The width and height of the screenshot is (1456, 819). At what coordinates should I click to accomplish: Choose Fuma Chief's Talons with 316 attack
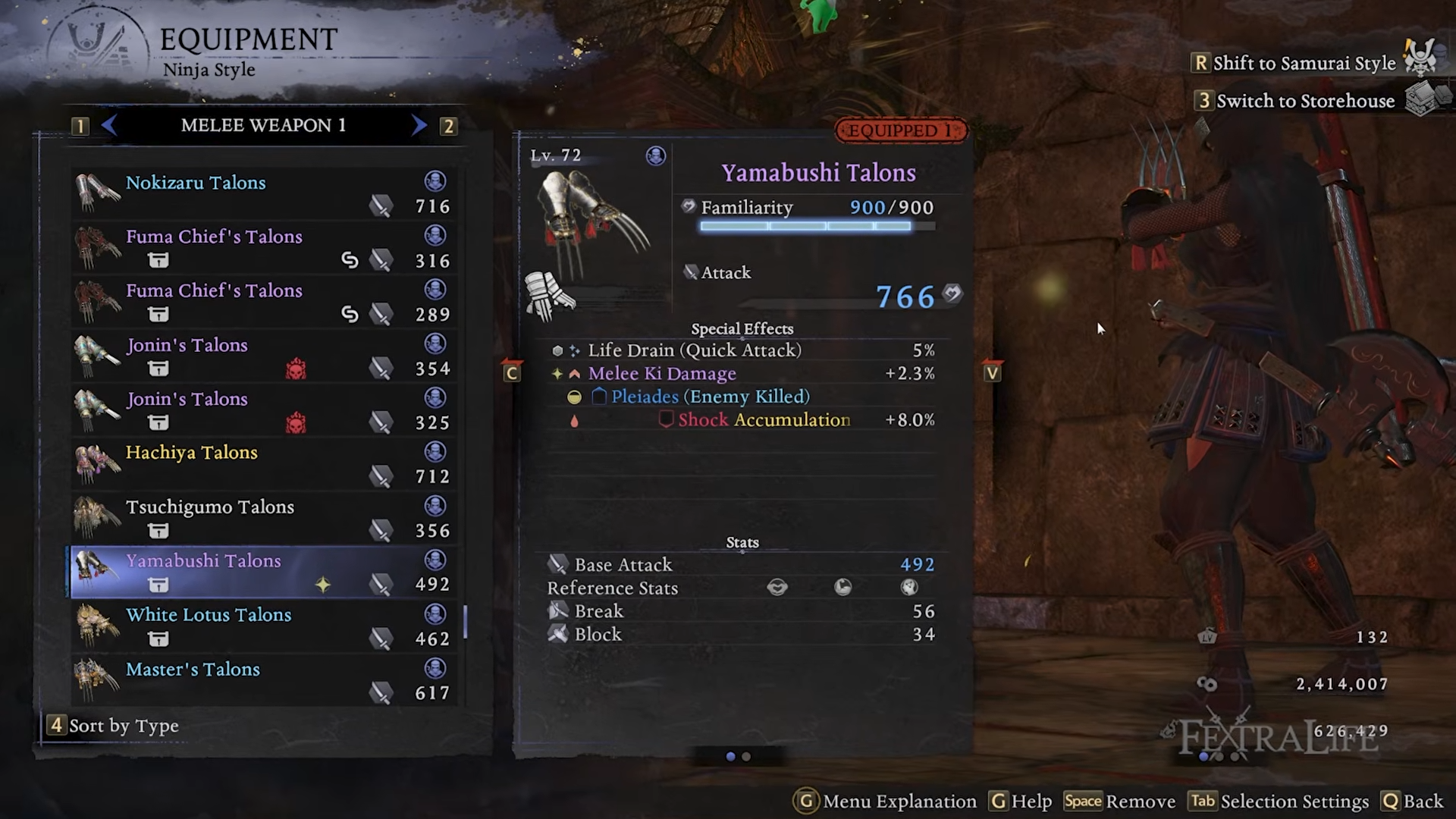264,248
